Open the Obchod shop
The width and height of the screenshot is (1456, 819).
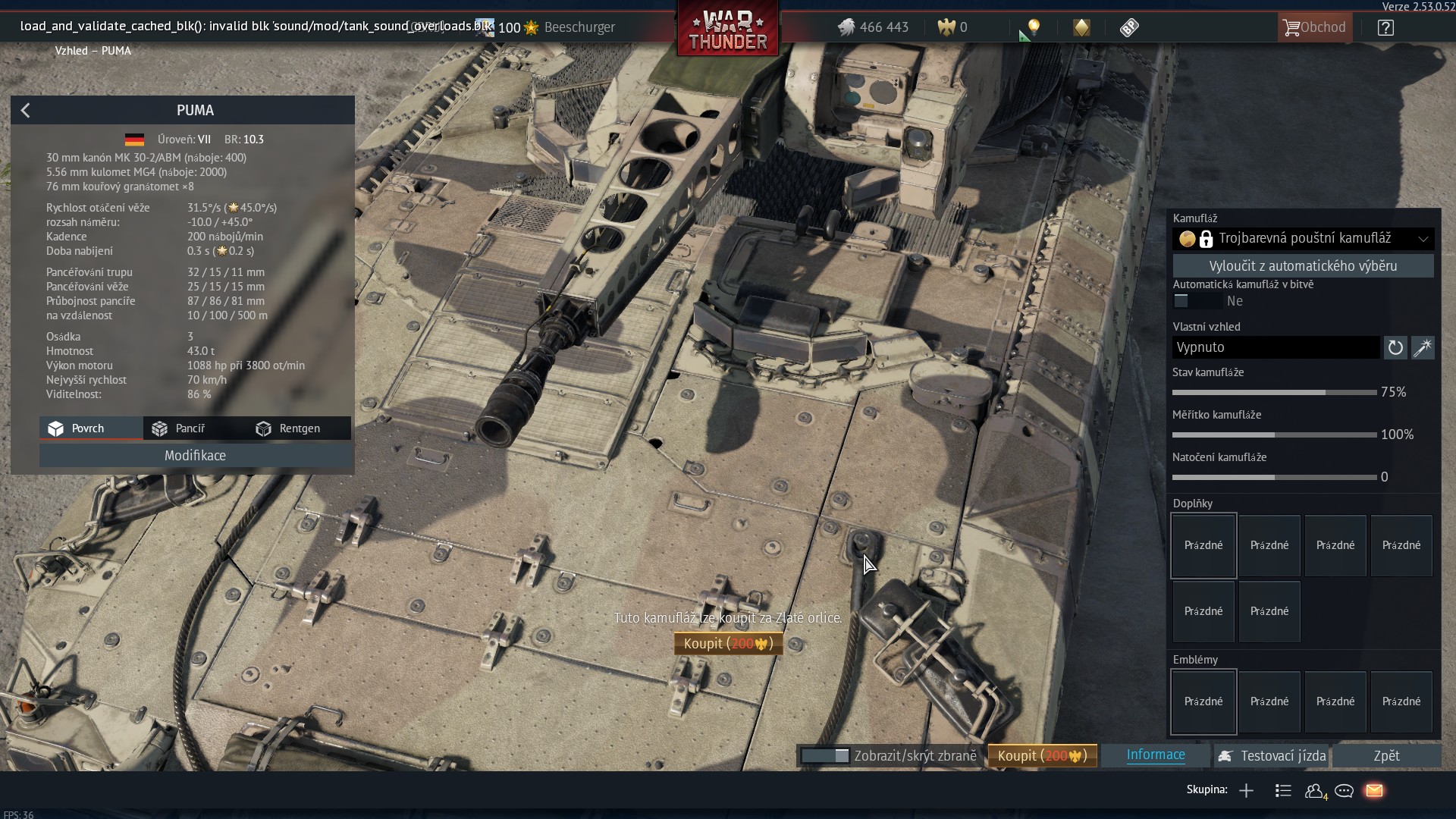tap(1314, 27)
